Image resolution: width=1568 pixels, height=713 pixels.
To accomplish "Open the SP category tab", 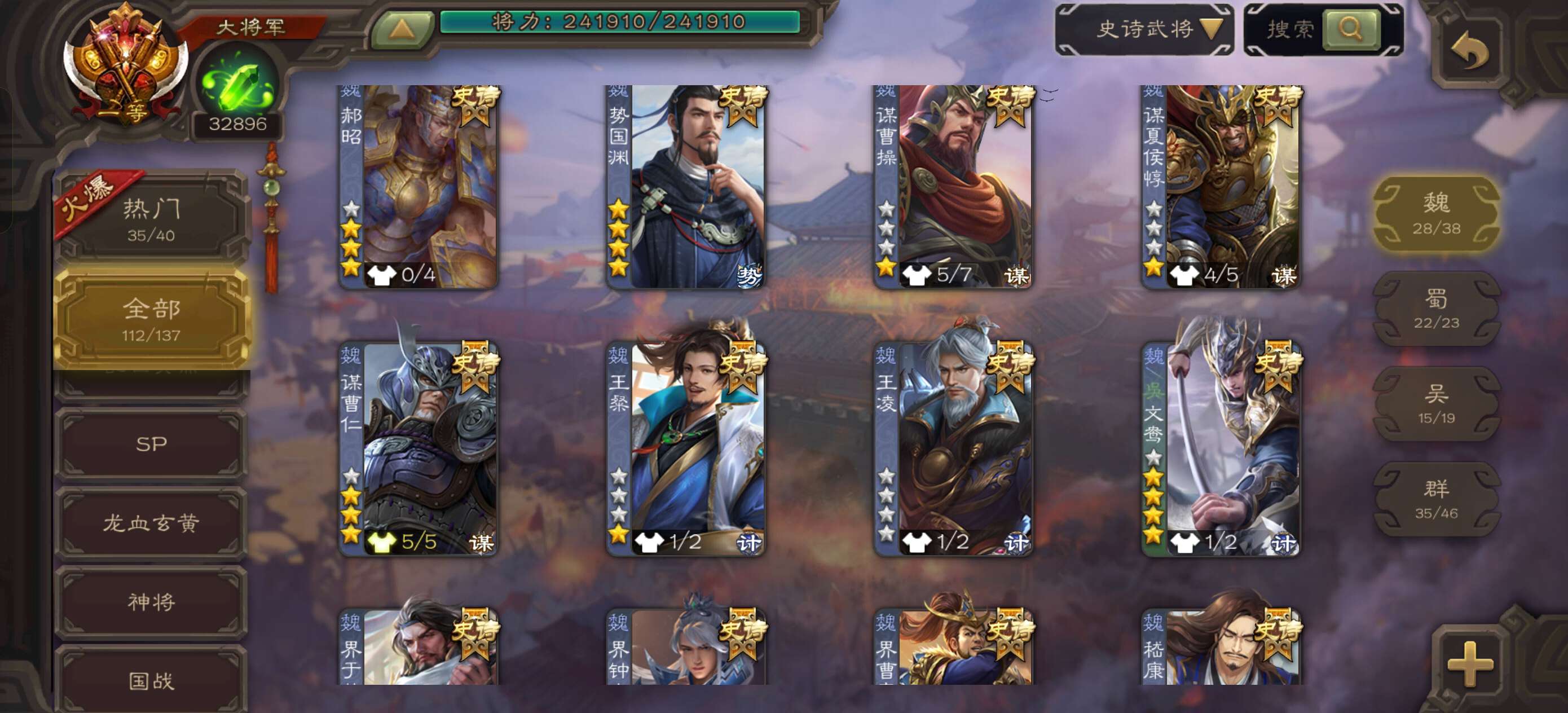I will click(x=151, y=444).
